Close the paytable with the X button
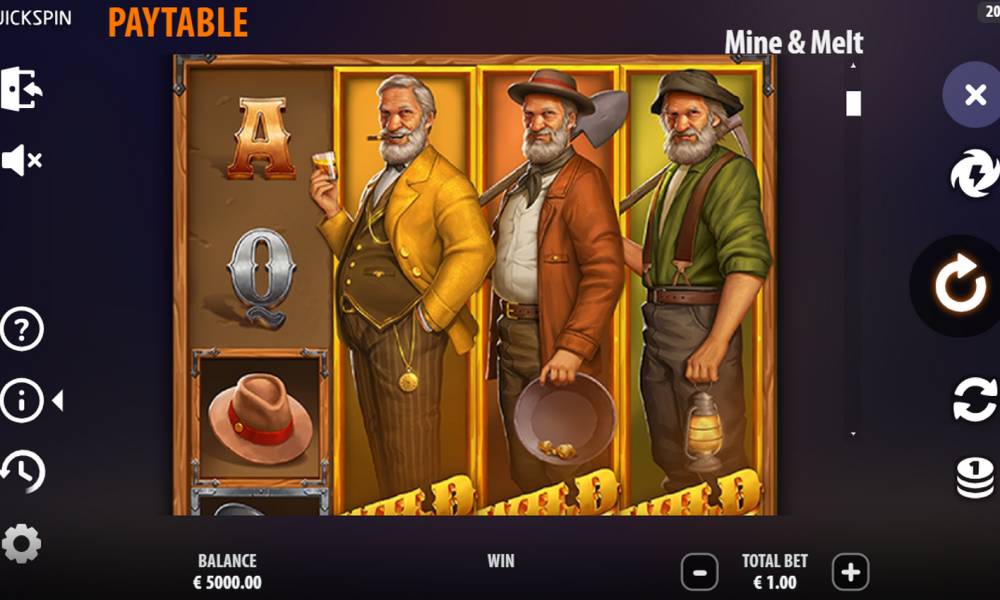The image size is (1000, 600). pyautogui.click(x=974, y=95)
